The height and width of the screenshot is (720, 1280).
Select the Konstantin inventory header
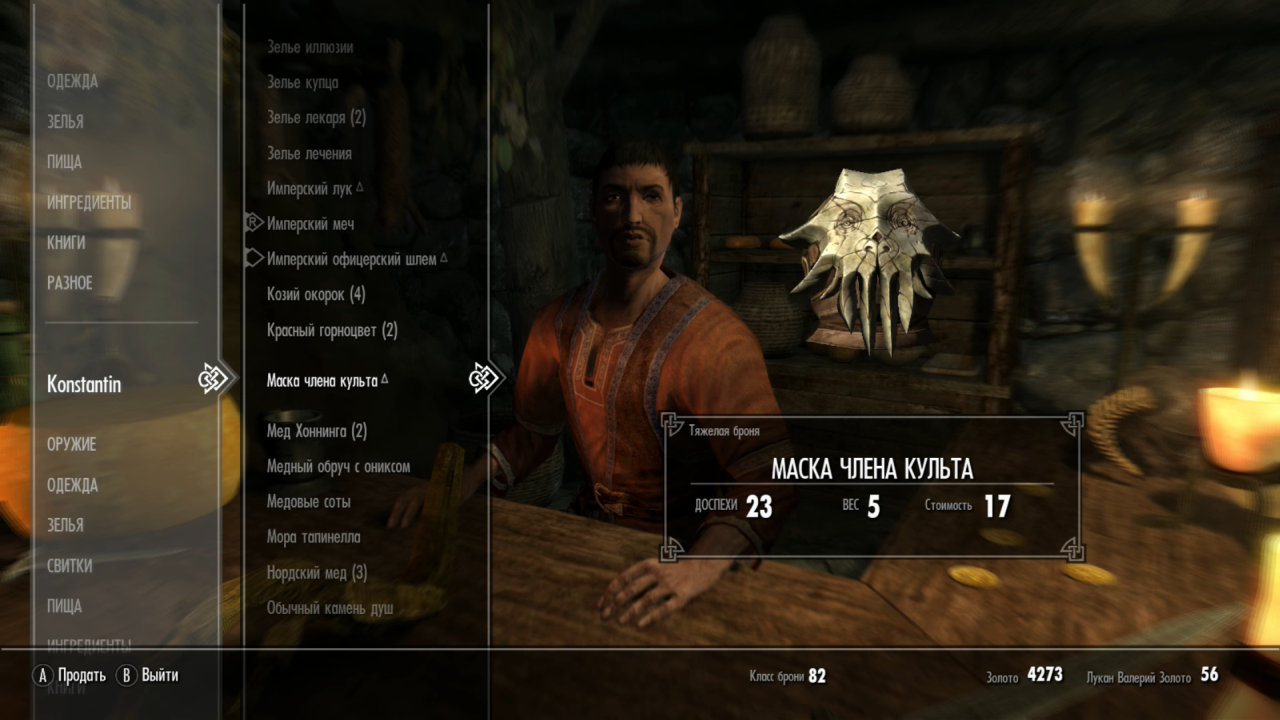click(84, 384)
